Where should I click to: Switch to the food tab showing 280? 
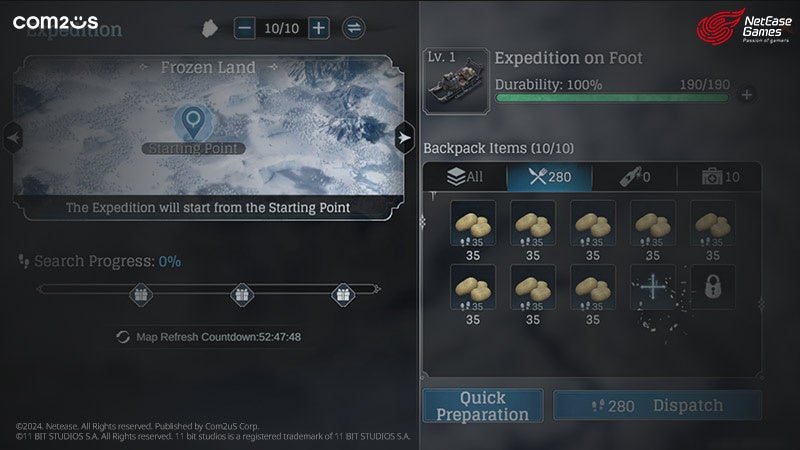tap(549, 177)
